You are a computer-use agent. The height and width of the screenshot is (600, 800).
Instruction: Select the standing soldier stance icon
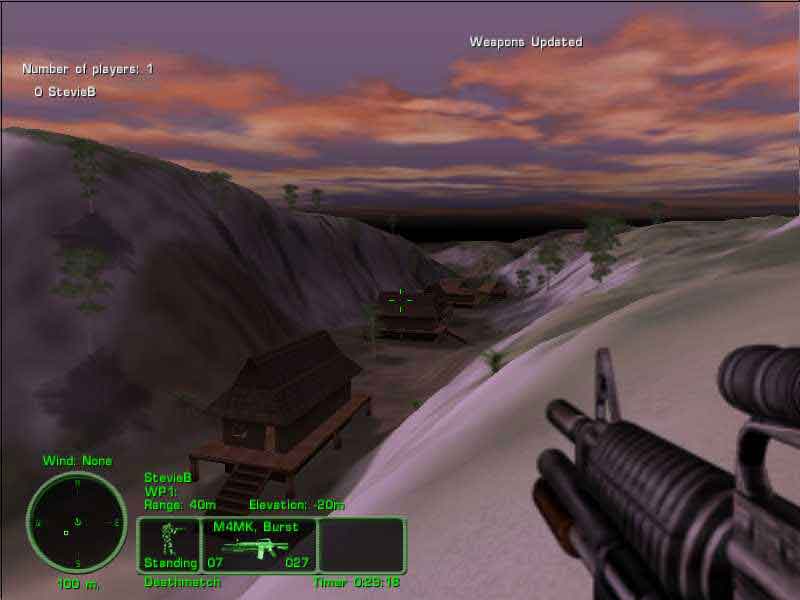[168, 540]
